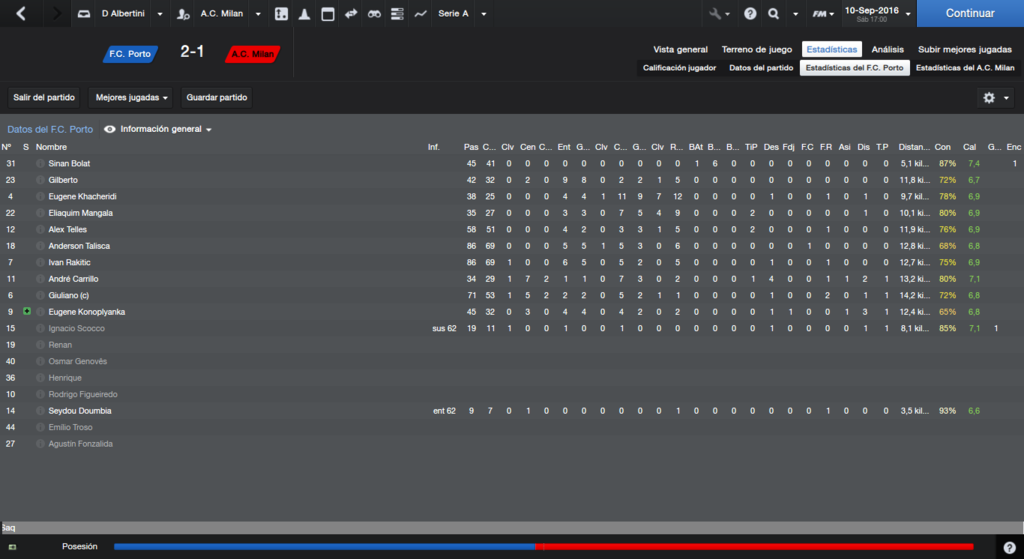This screenshot has width=1024, height=559.
Task: Open the Serie A competition menu
Action: (x=462, y=14)
